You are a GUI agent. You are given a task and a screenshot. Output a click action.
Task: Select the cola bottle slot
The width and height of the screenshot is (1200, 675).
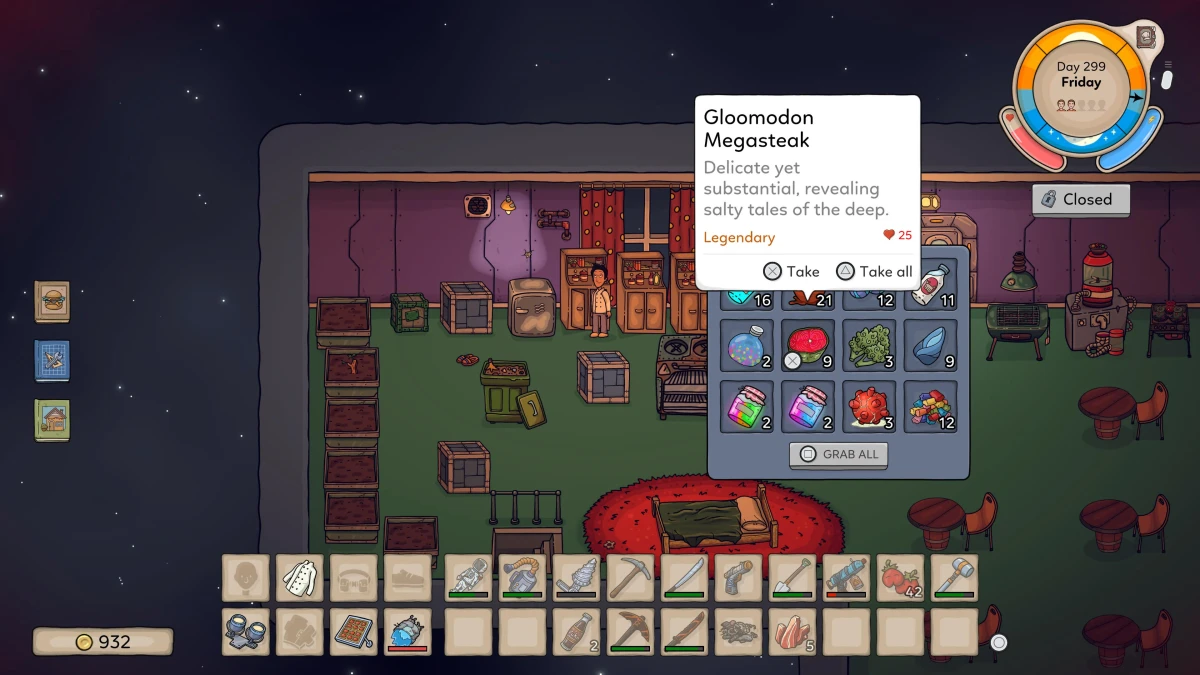(576, 632)
